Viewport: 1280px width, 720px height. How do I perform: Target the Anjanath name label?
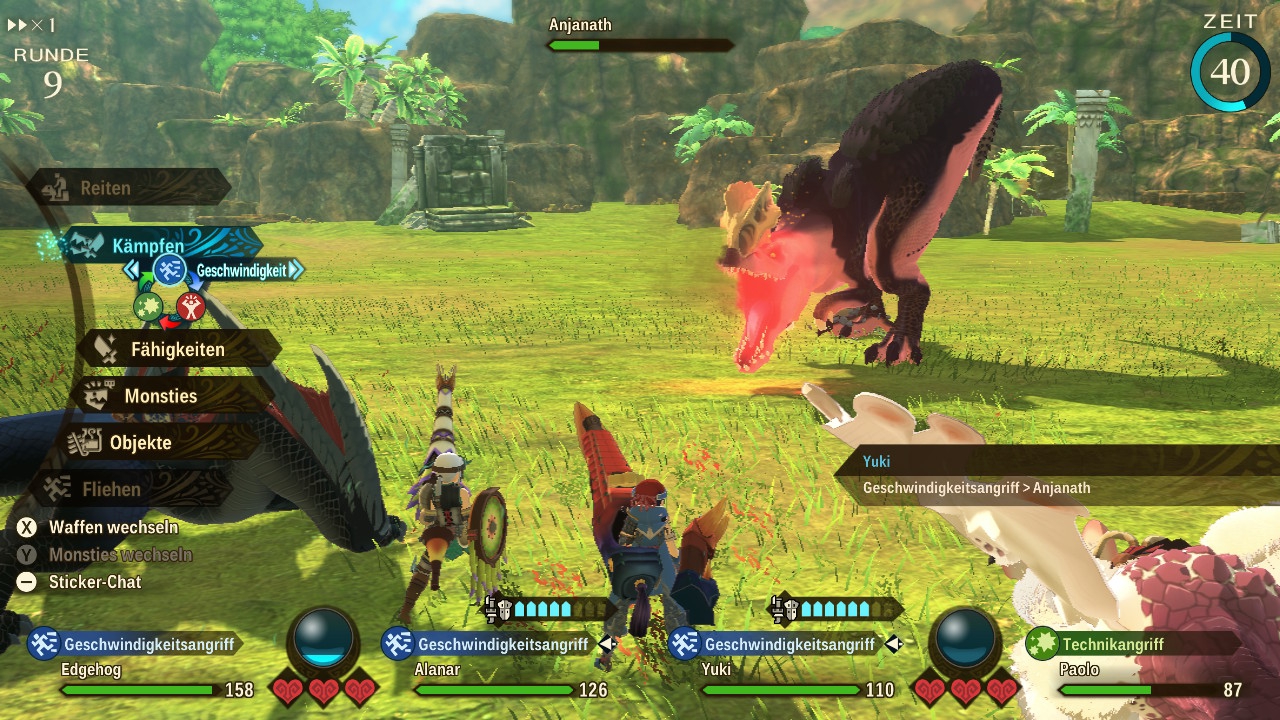tap(580, 25)
